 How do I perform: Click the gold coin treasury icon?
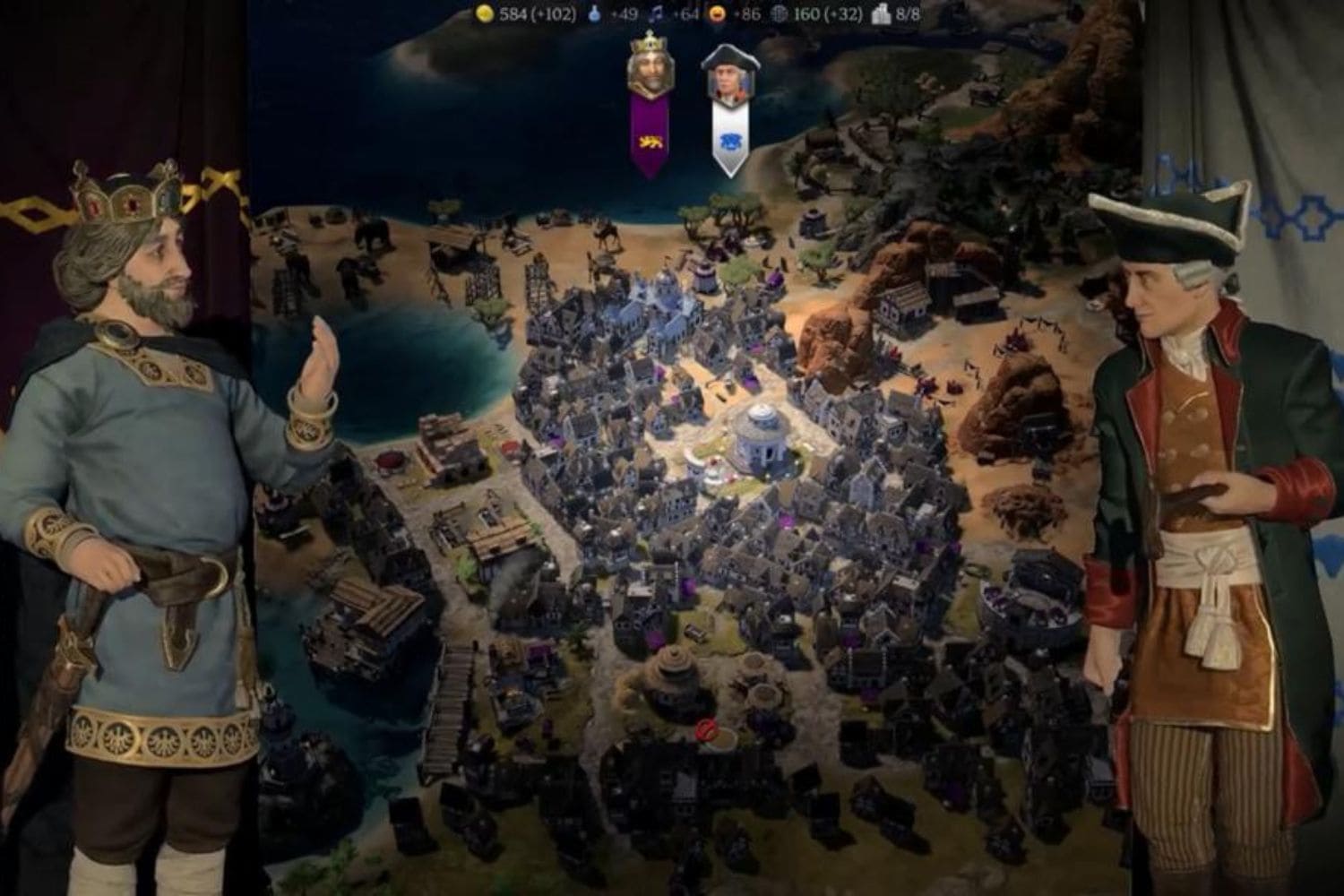click(484, 14)
